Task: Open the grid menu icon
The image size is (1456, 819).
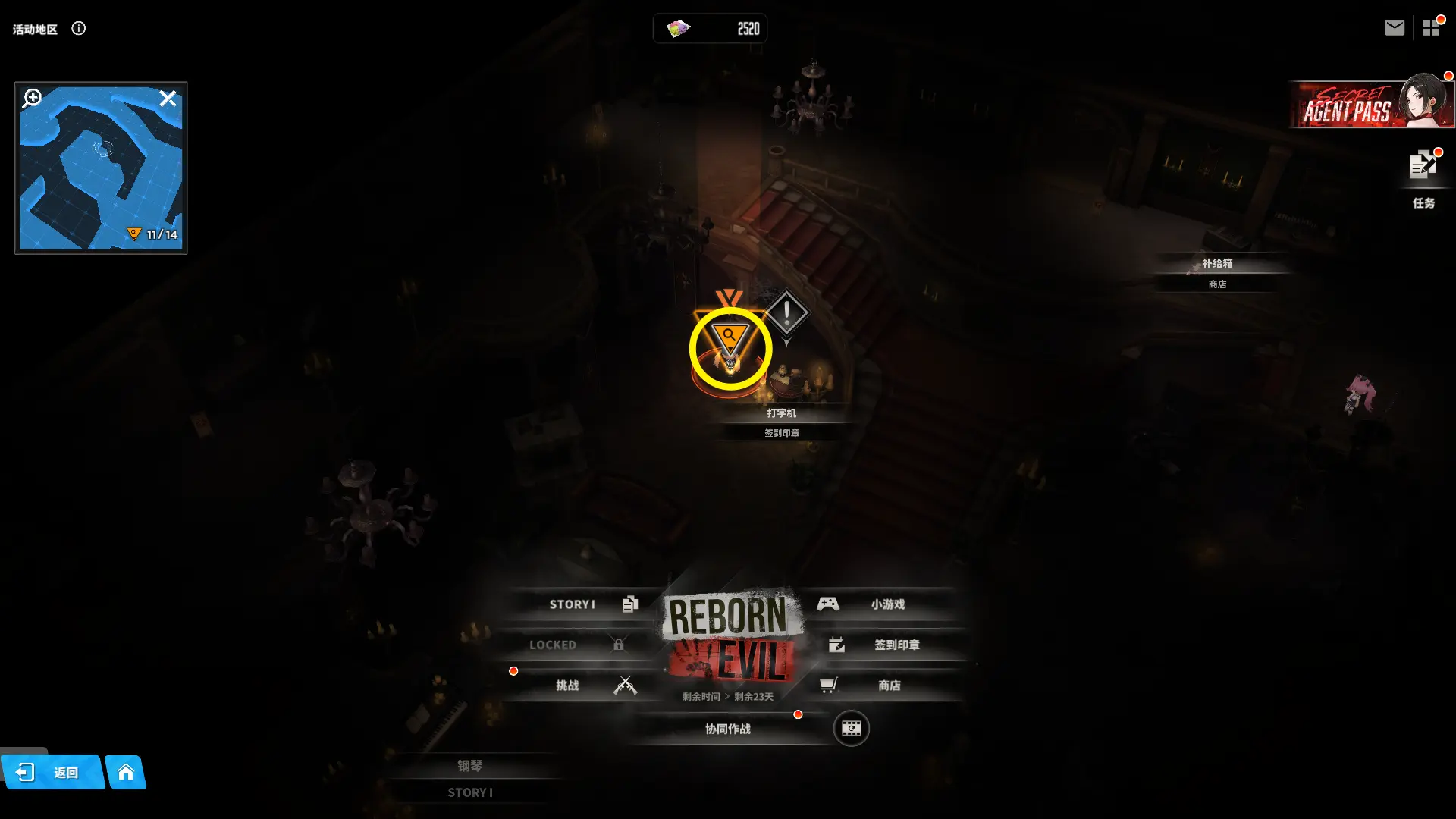Action: tap(1431, 28)
